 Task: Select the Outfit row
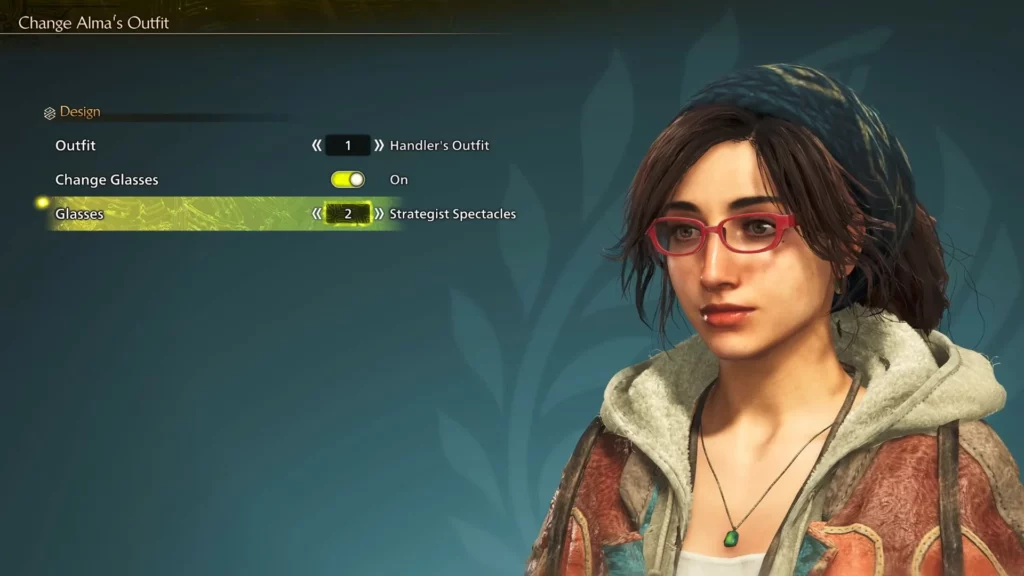[x=76, y=146]
